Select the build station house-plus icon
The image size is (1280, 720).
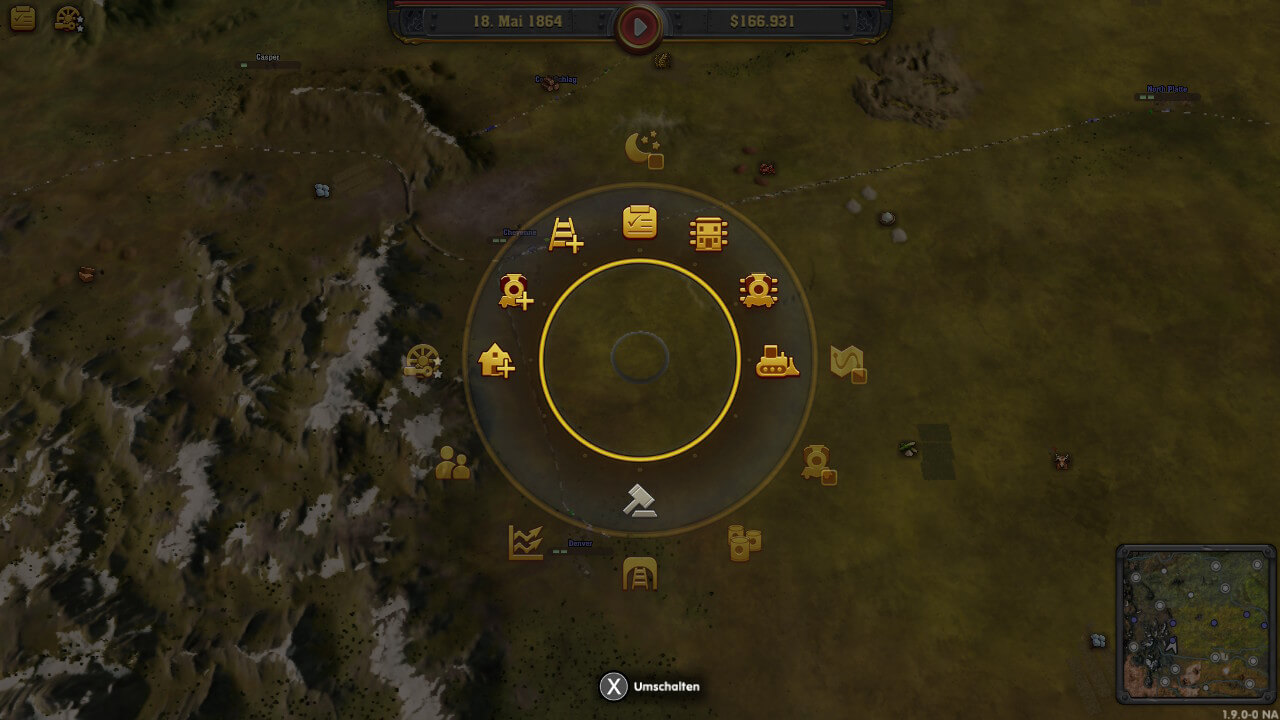pyautogui.click(x=496, y=360)
